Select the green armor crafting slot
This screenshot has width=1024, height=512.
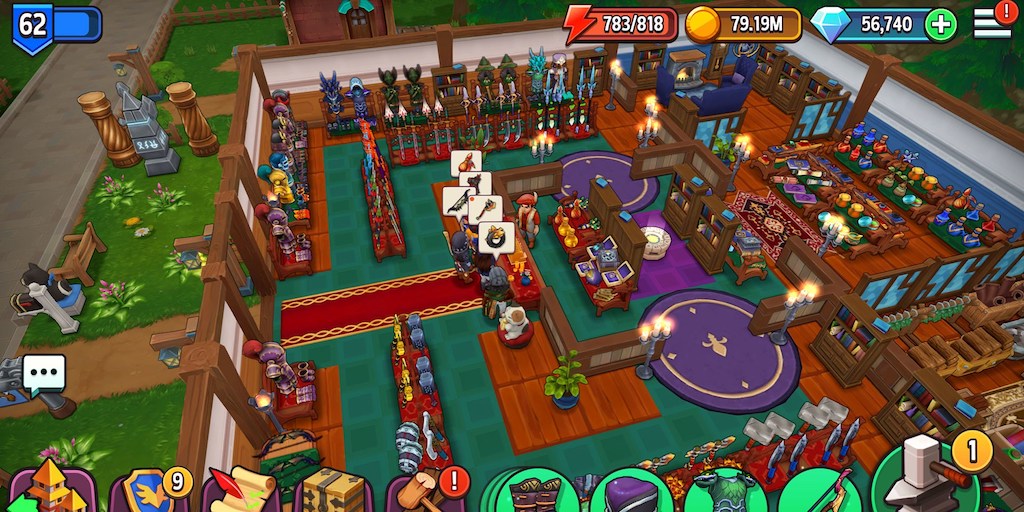pos(724,494)
